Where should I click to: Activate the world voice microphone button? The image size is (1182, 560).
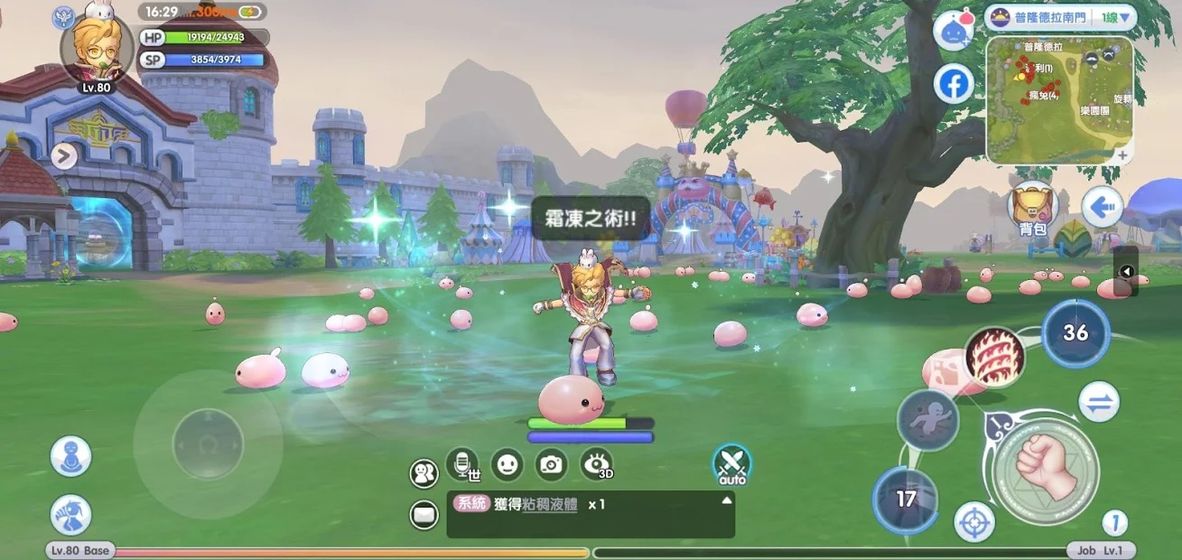[x=462, y=464]
